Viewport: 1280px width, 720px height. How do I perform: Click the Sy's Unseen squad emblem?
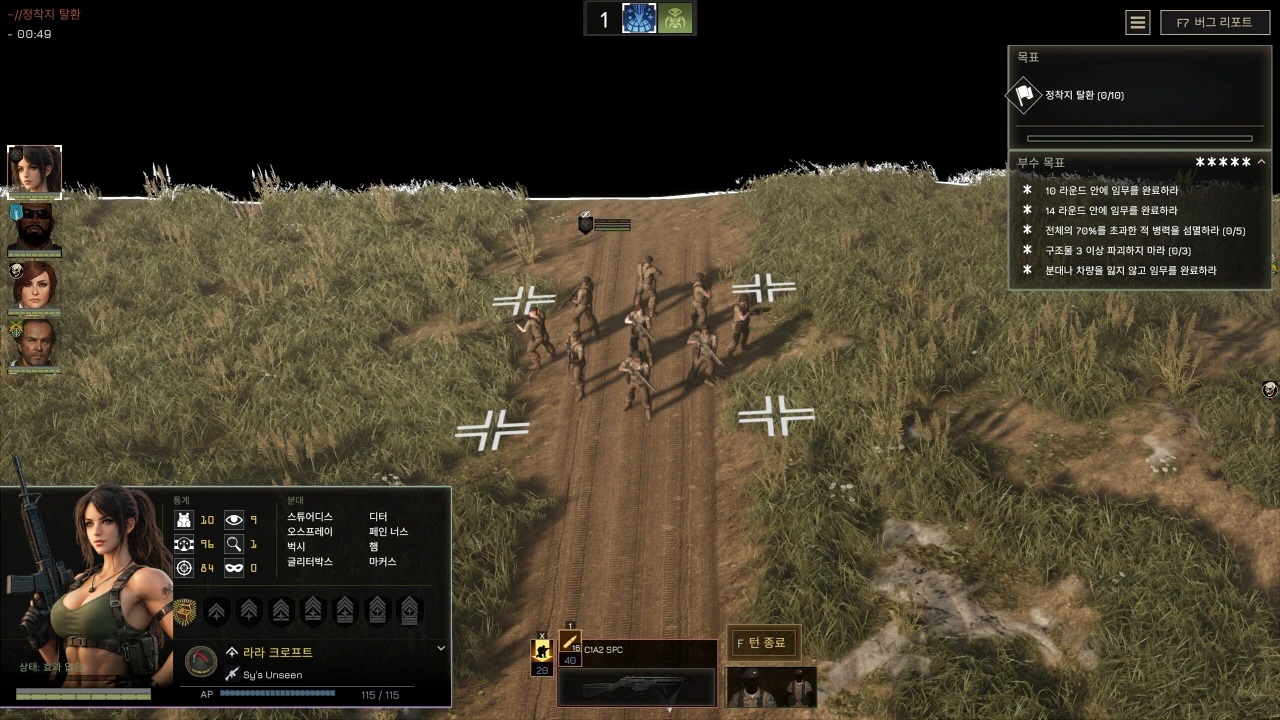click(202, 662)
